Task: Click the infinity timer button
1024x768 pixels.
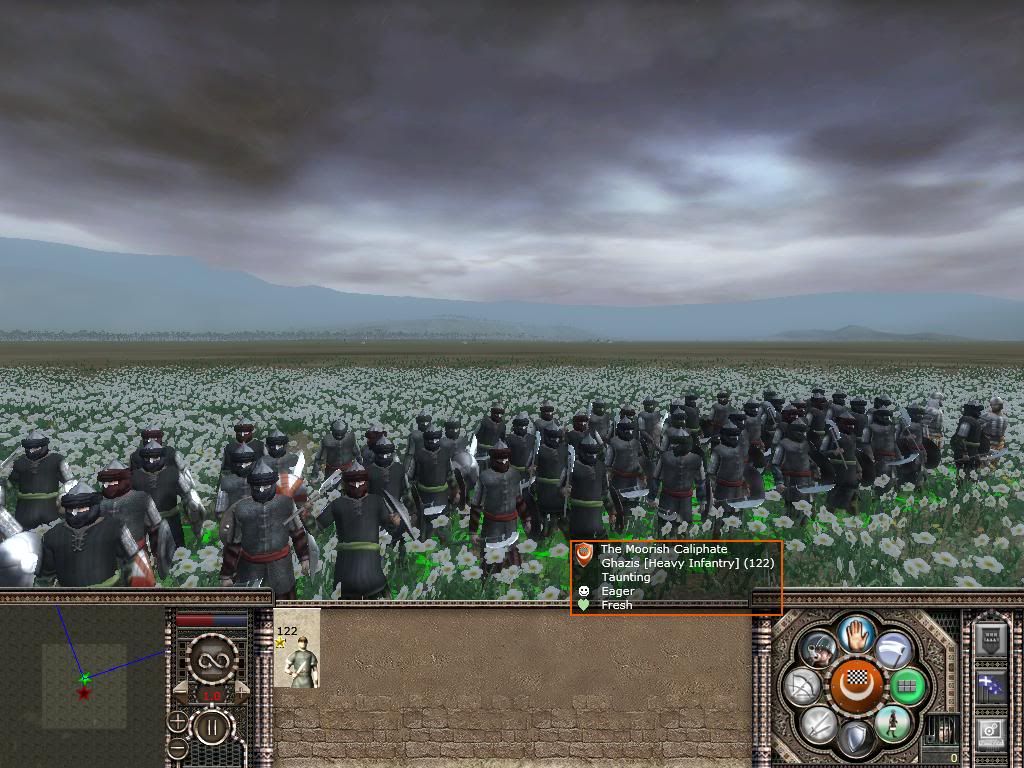Action: tap(212, 658)
